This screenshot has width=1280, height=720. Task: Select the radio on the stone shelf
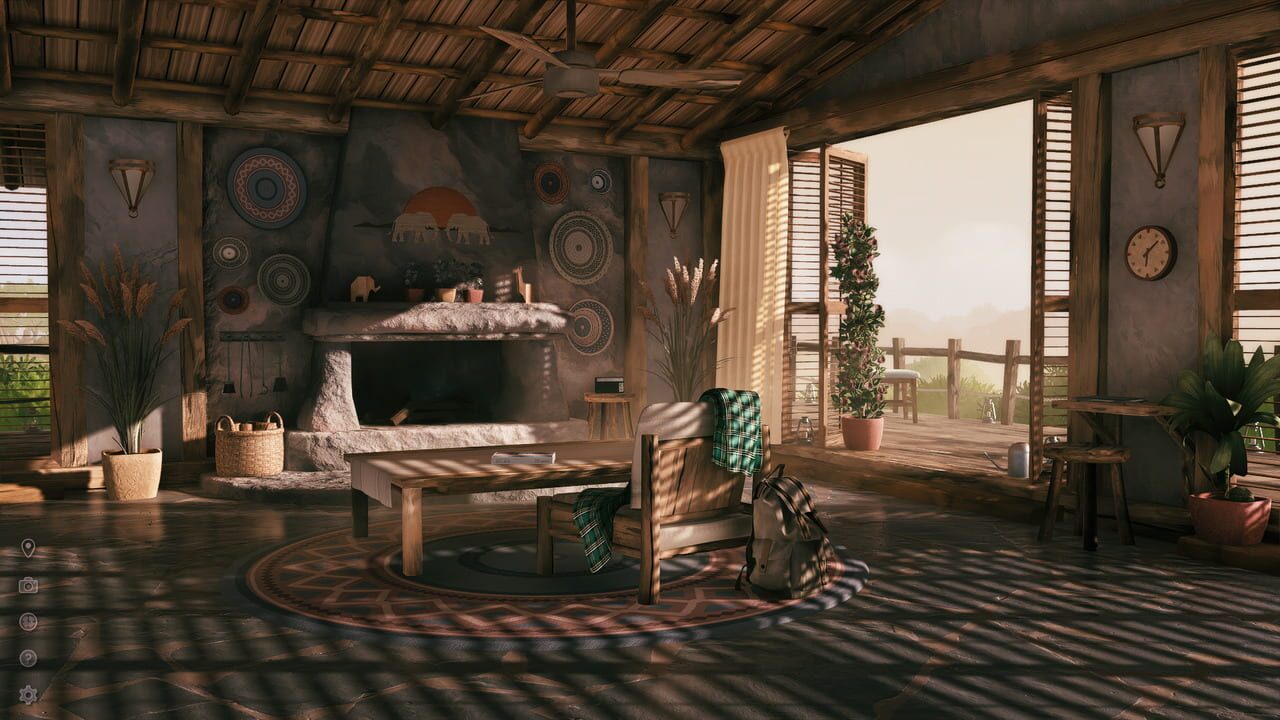pyautogui.click(x=609, y=385)
